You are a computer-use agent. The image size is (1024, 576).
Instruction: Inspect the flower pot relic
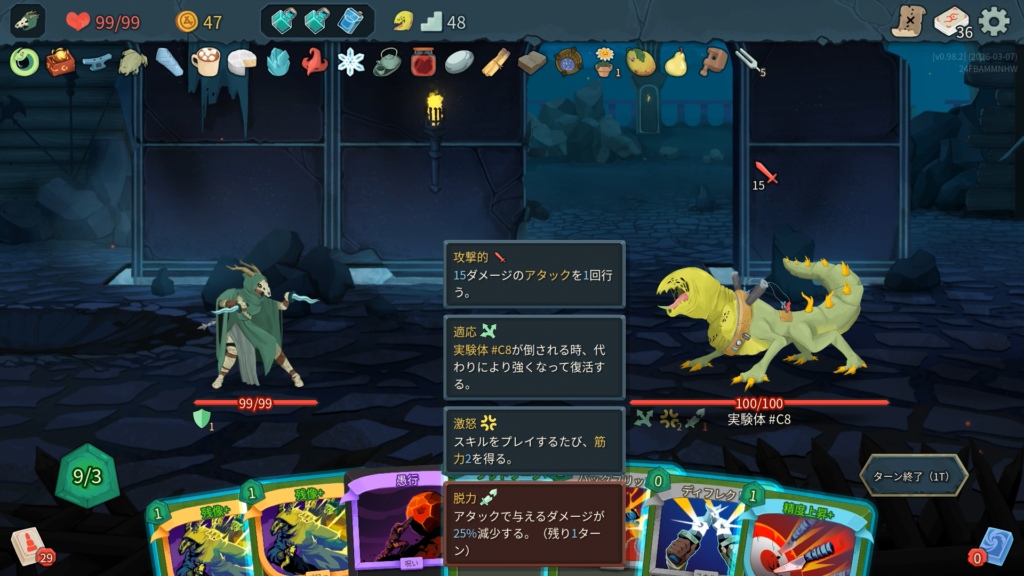605,62
